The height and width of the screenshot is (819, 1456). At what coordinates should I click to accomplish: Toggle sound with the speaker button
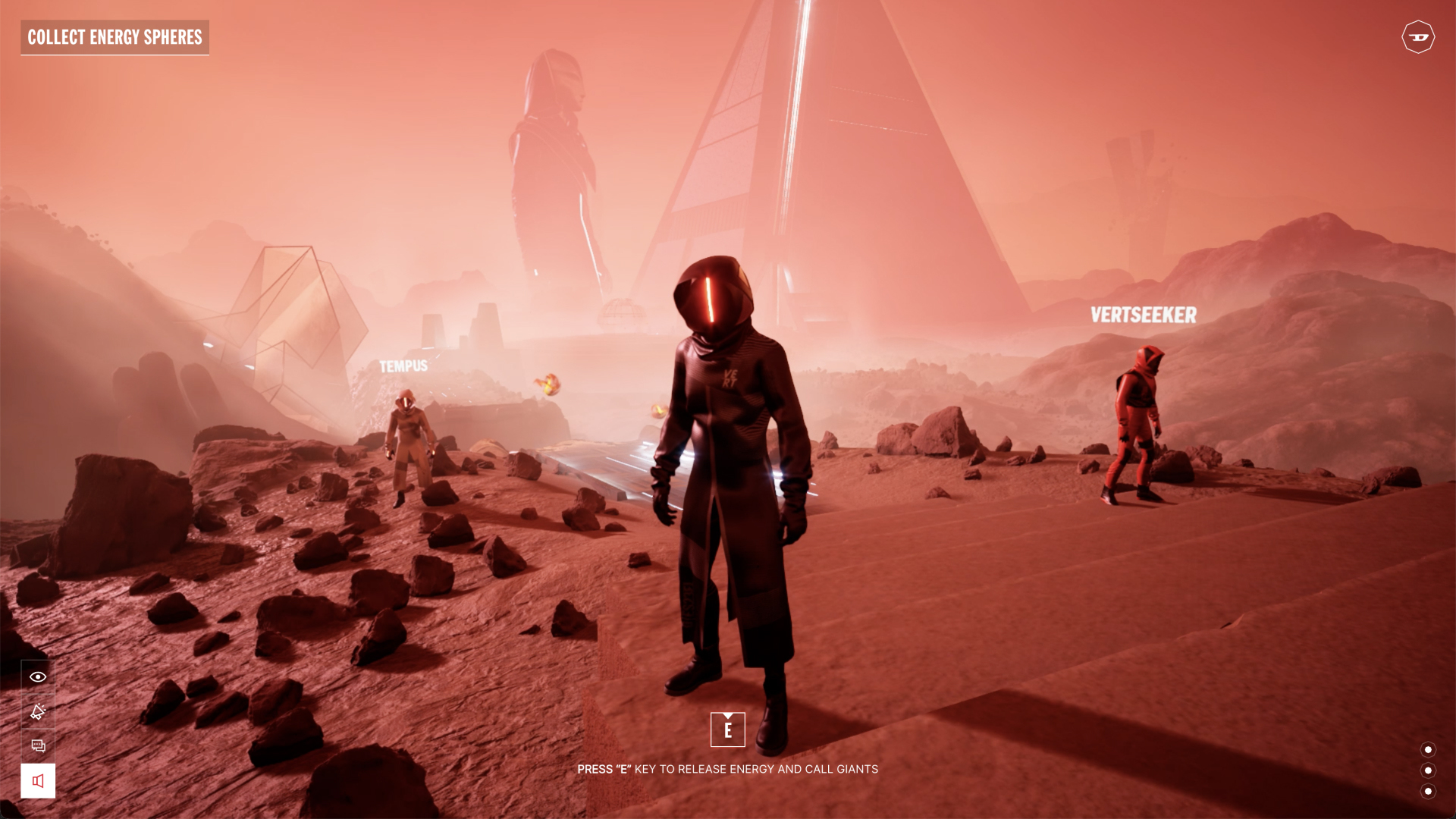click(38, 780)
